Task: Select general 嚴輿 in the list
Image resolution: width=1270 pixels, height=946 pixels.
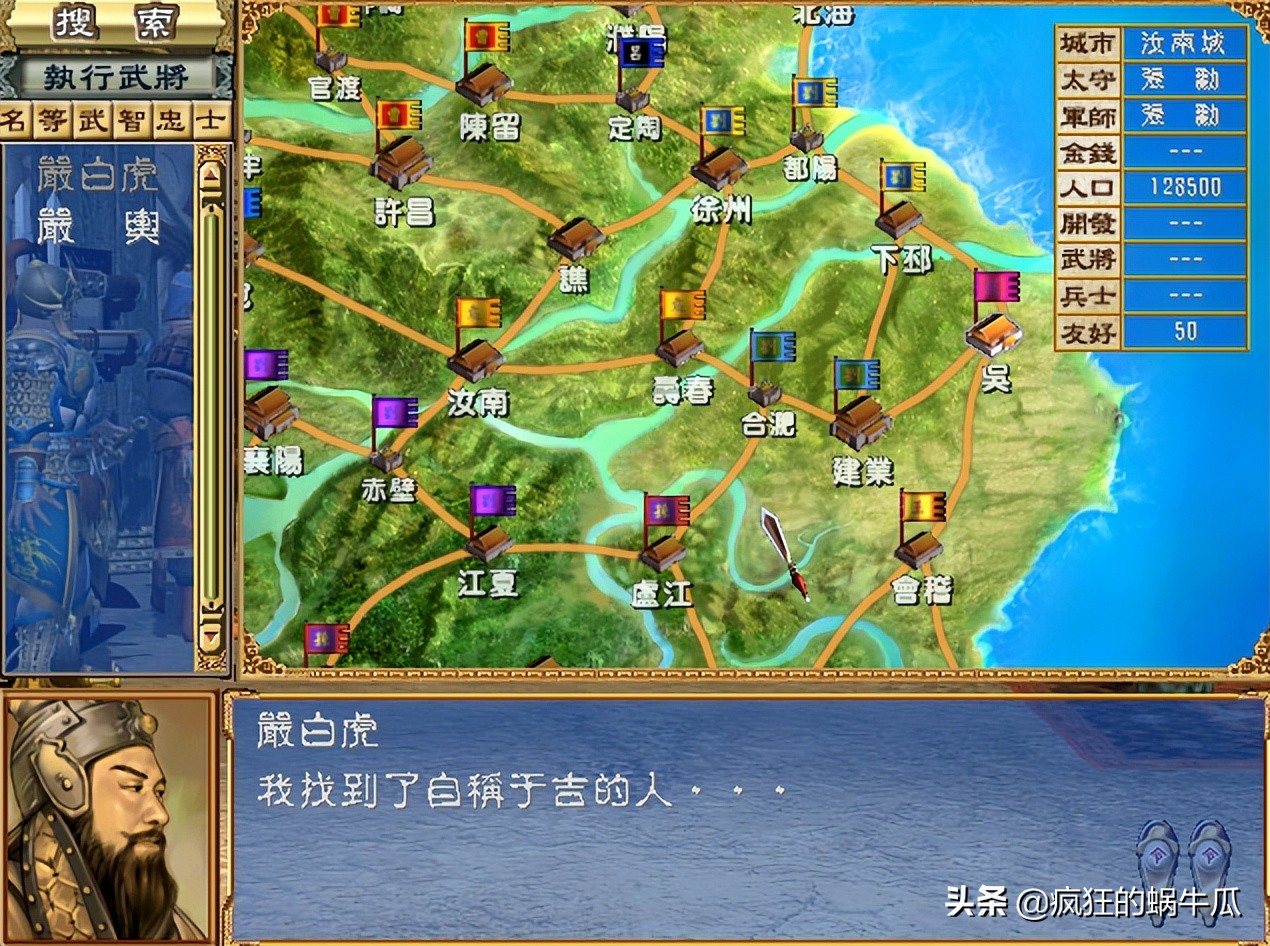Action: pyautogui.click(x=97, y=227)
